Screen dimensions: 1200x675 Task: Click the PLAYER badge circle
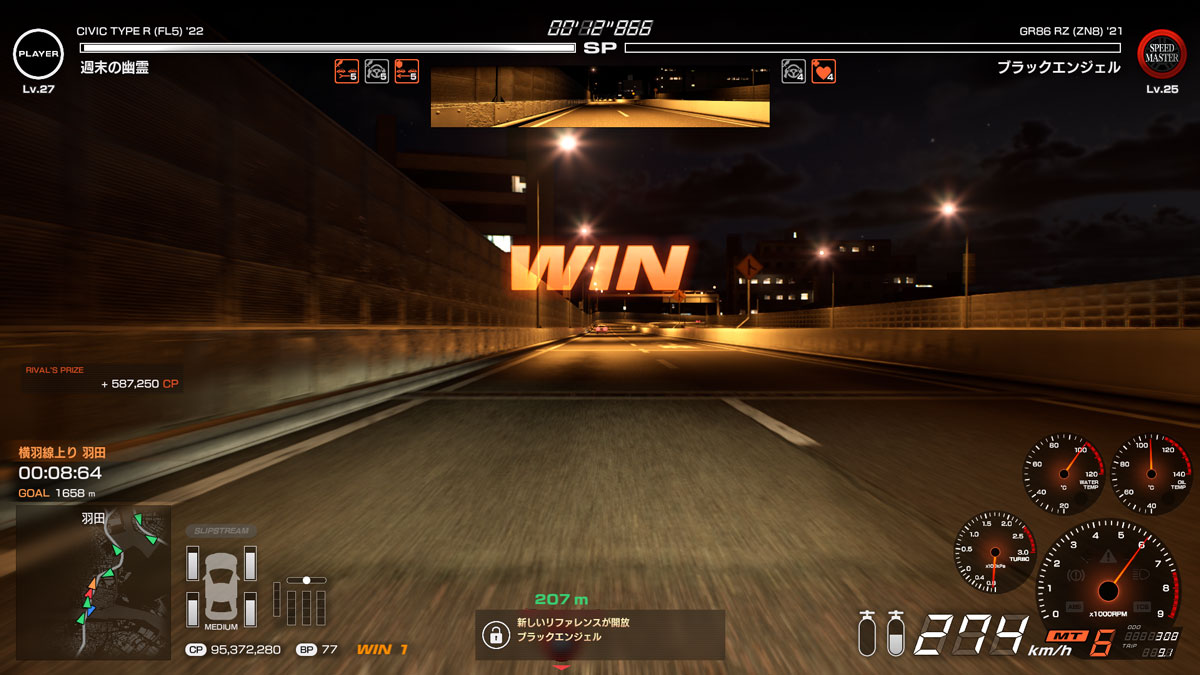click(38, 54)
